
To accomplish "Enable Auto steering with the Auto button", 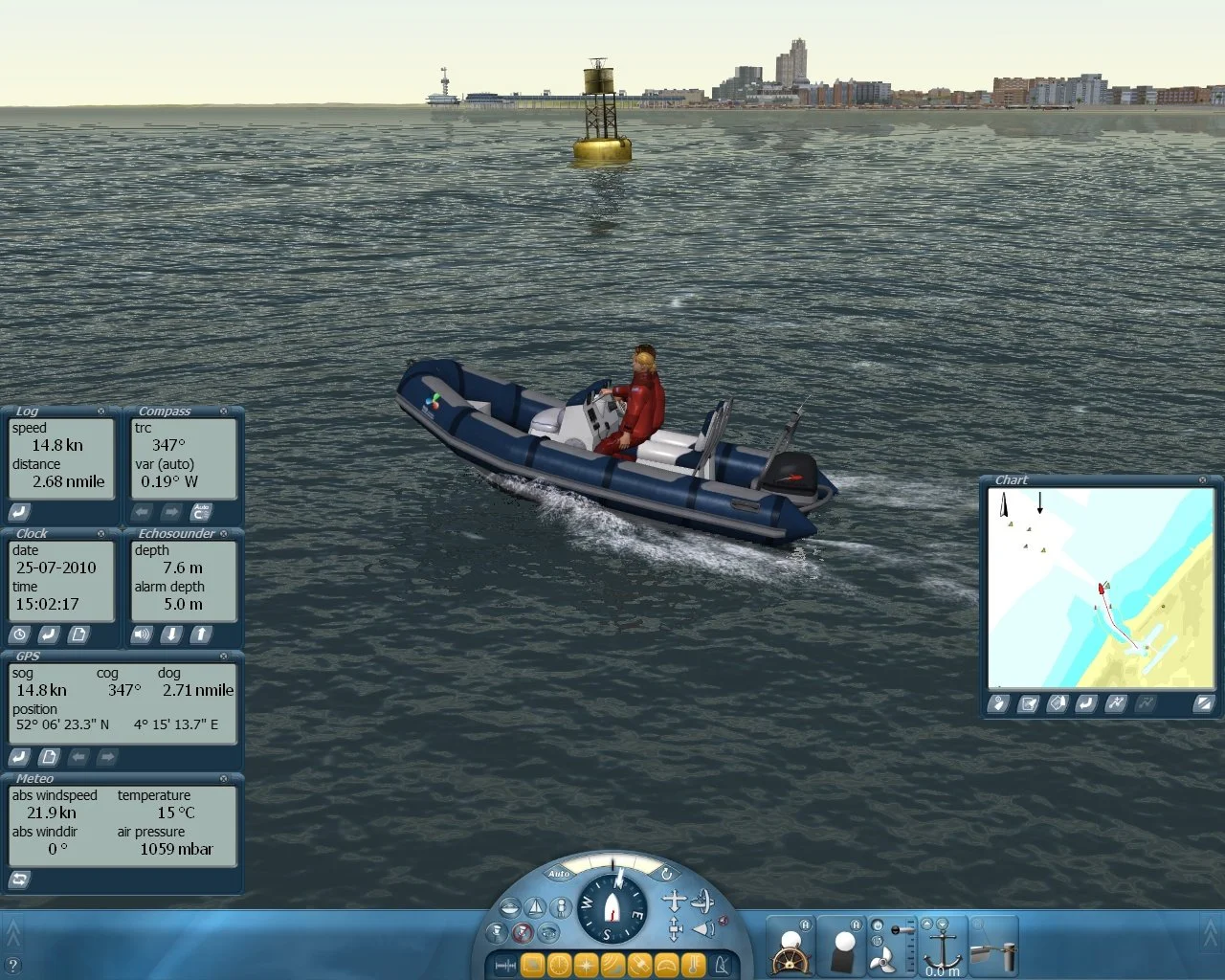I will click(x=560, y=873).
